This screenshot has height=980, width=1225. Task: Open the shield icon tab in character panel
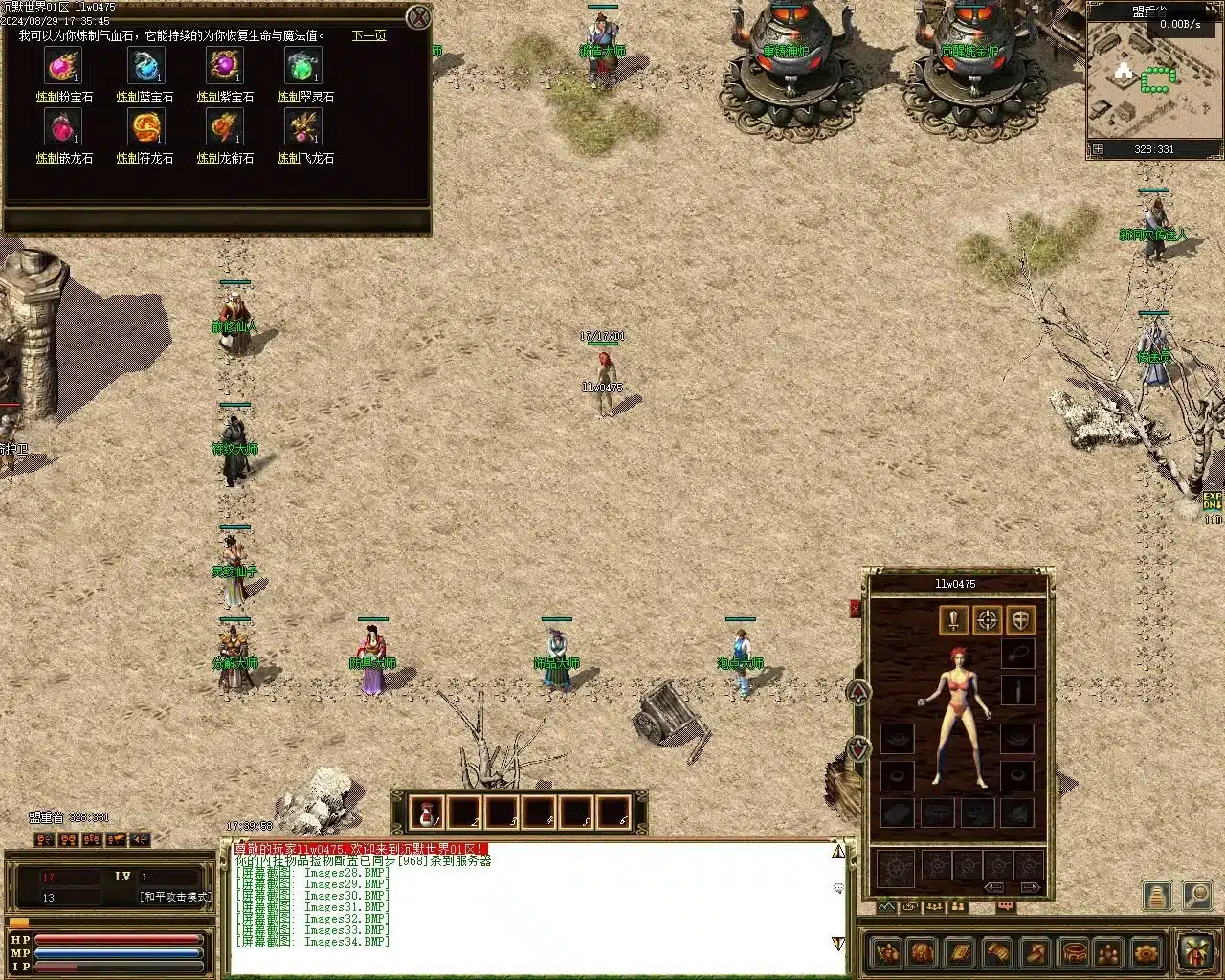[1021, 620]
